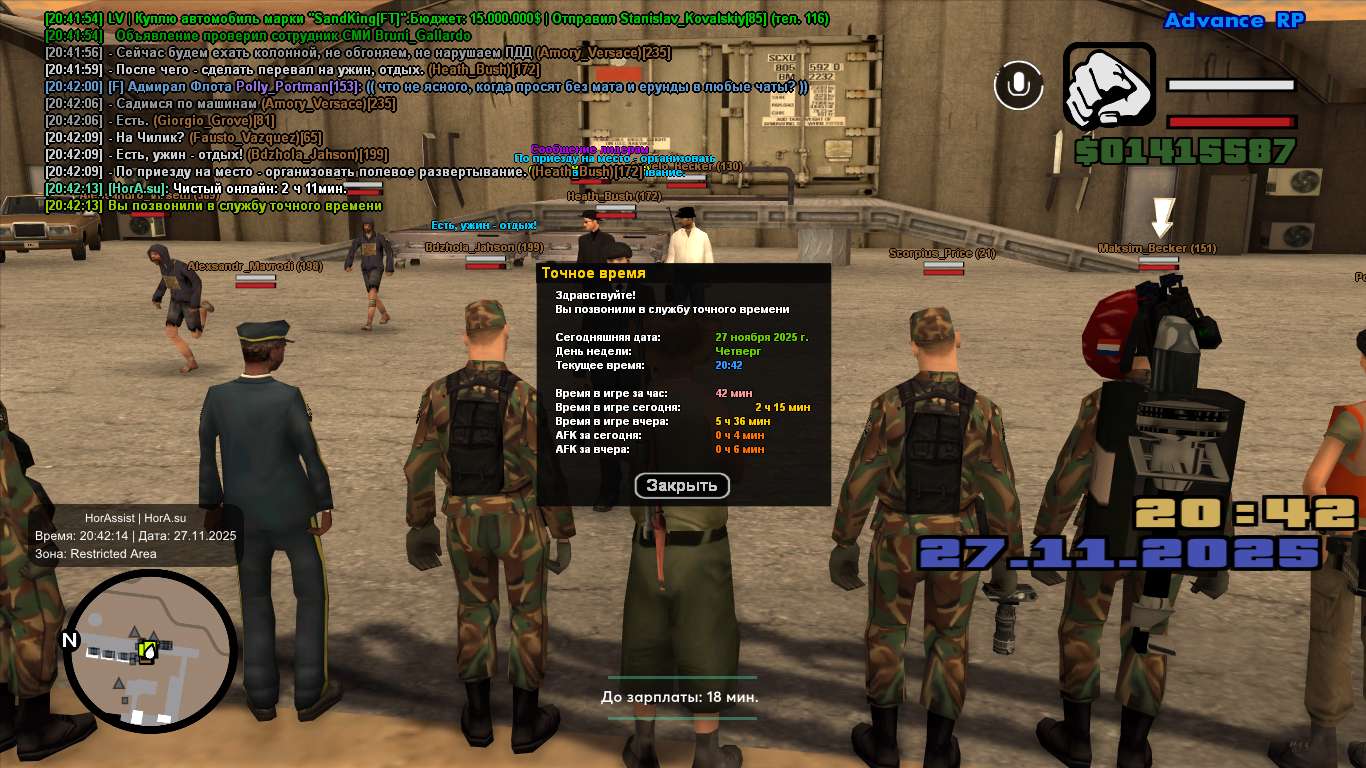Click the circular minimap
Image resolution: width=1366 pixels, height=768 pixels.
(x=150, y=651)
